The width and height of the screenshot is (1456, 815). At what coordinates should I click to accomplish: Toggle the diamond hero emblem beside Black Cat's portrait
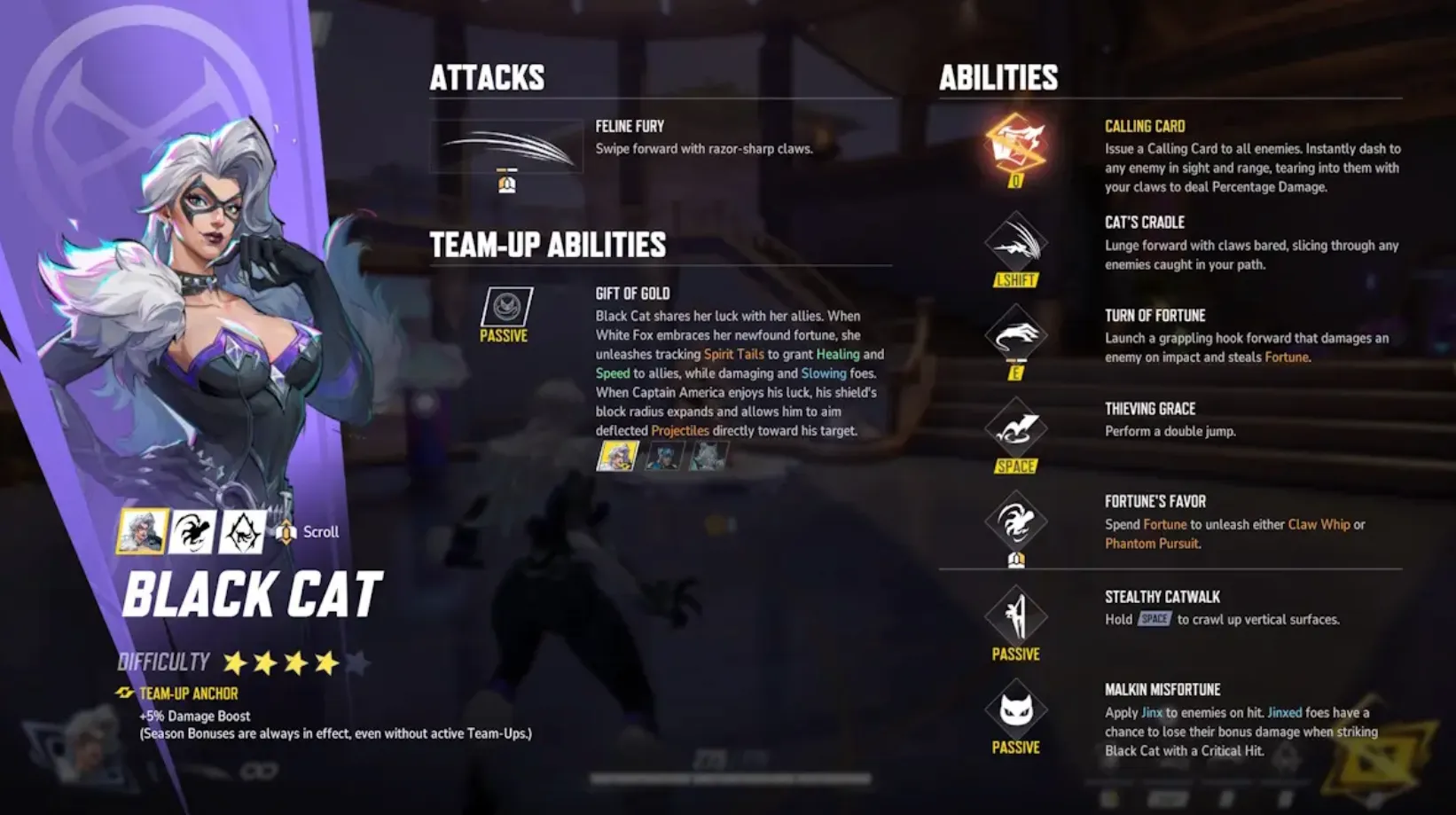click(x=241, y=530)
